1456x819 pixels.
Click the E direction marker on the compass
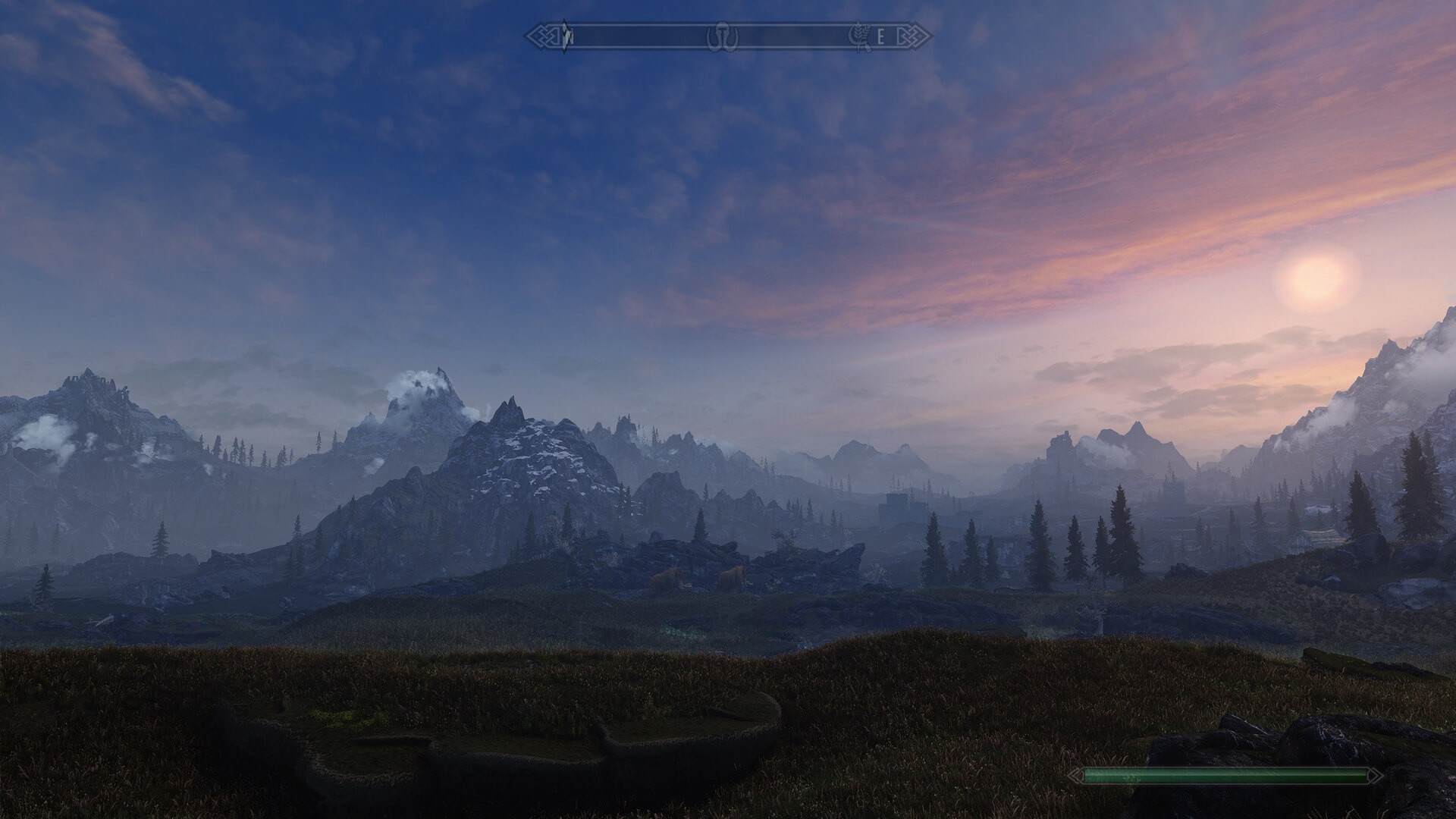(881, 36)
